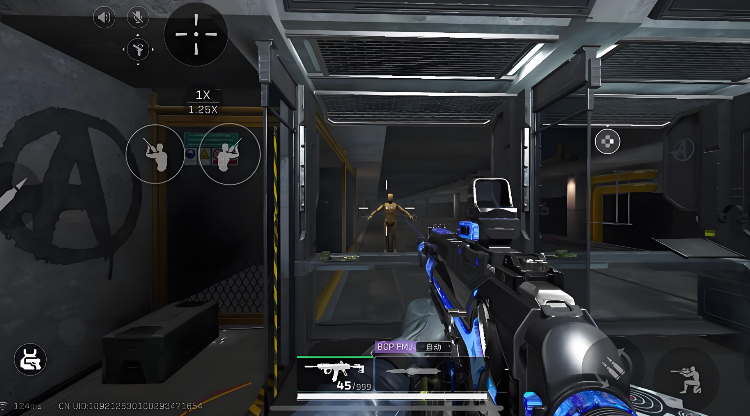The height and width of the screenshot is (416, 750).
Task: Toggle the speaker sound icon
Action: (x=105, y=16)
